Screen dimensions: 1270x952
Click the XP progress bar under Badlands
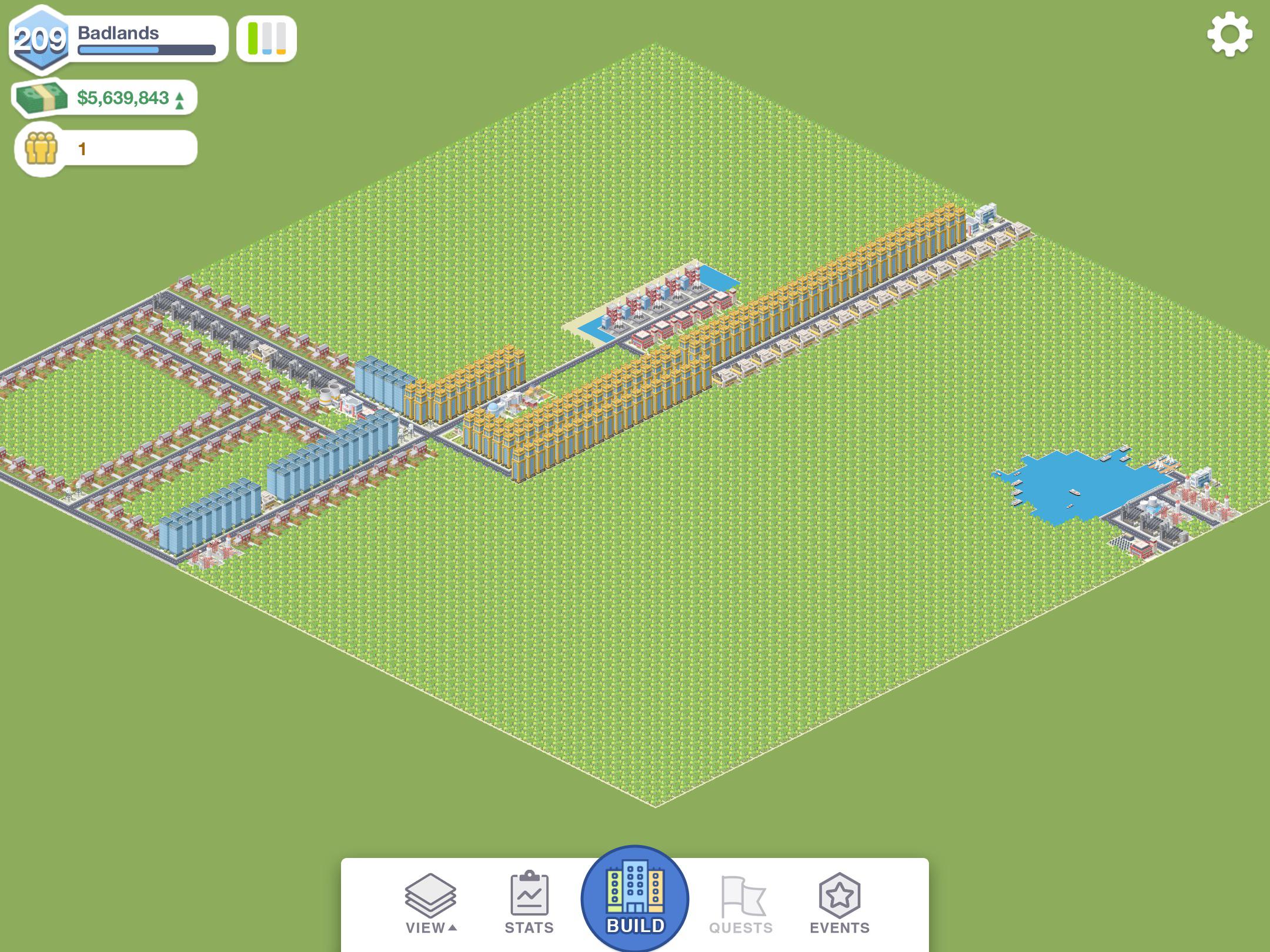147,49
